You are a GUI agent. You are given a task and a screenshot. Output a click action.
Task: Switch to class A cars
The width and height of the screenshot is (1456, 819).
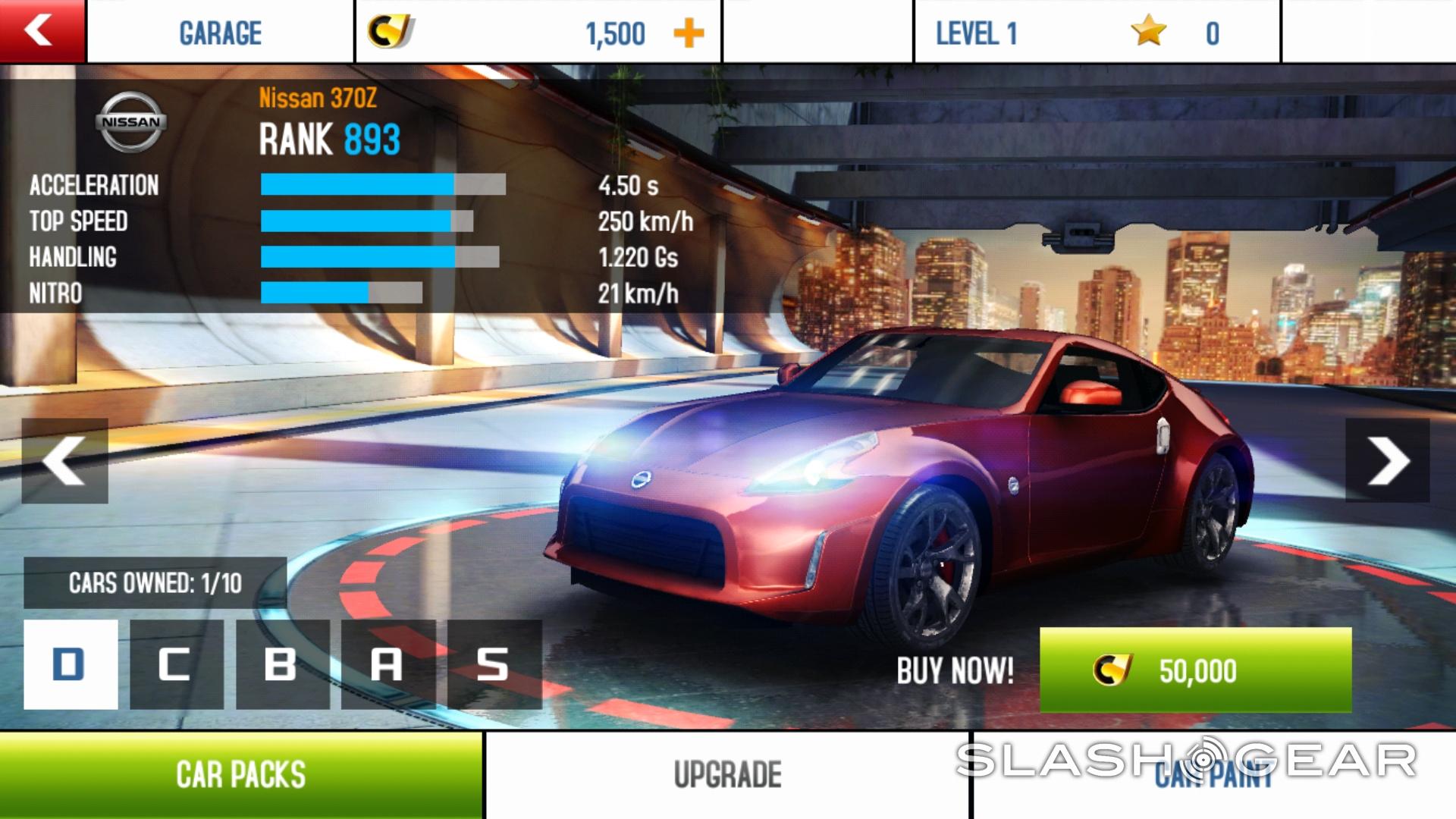(x=388, y=664)
